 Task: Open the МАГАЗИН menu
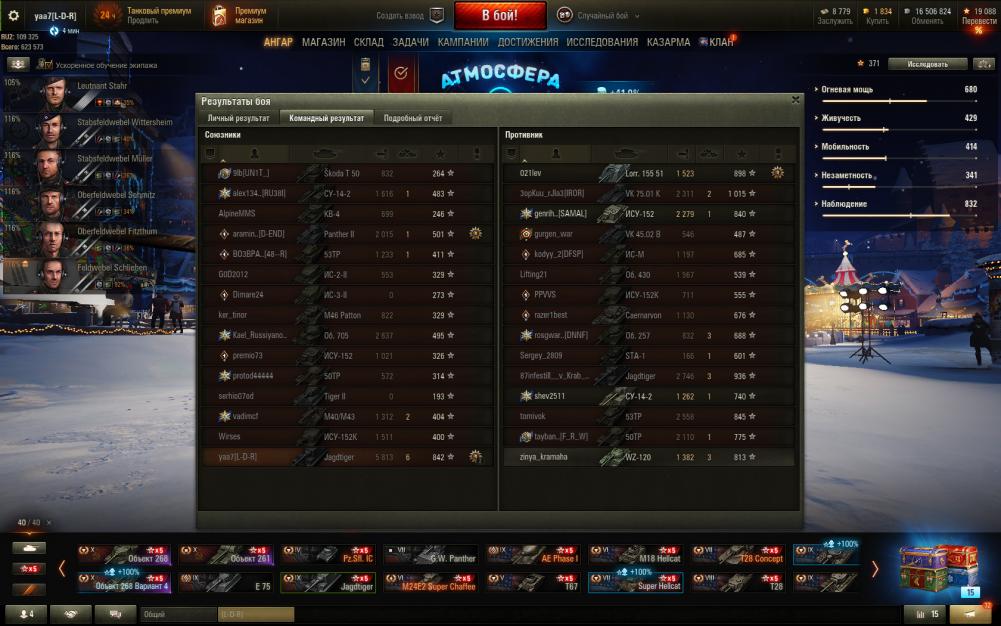323,43
